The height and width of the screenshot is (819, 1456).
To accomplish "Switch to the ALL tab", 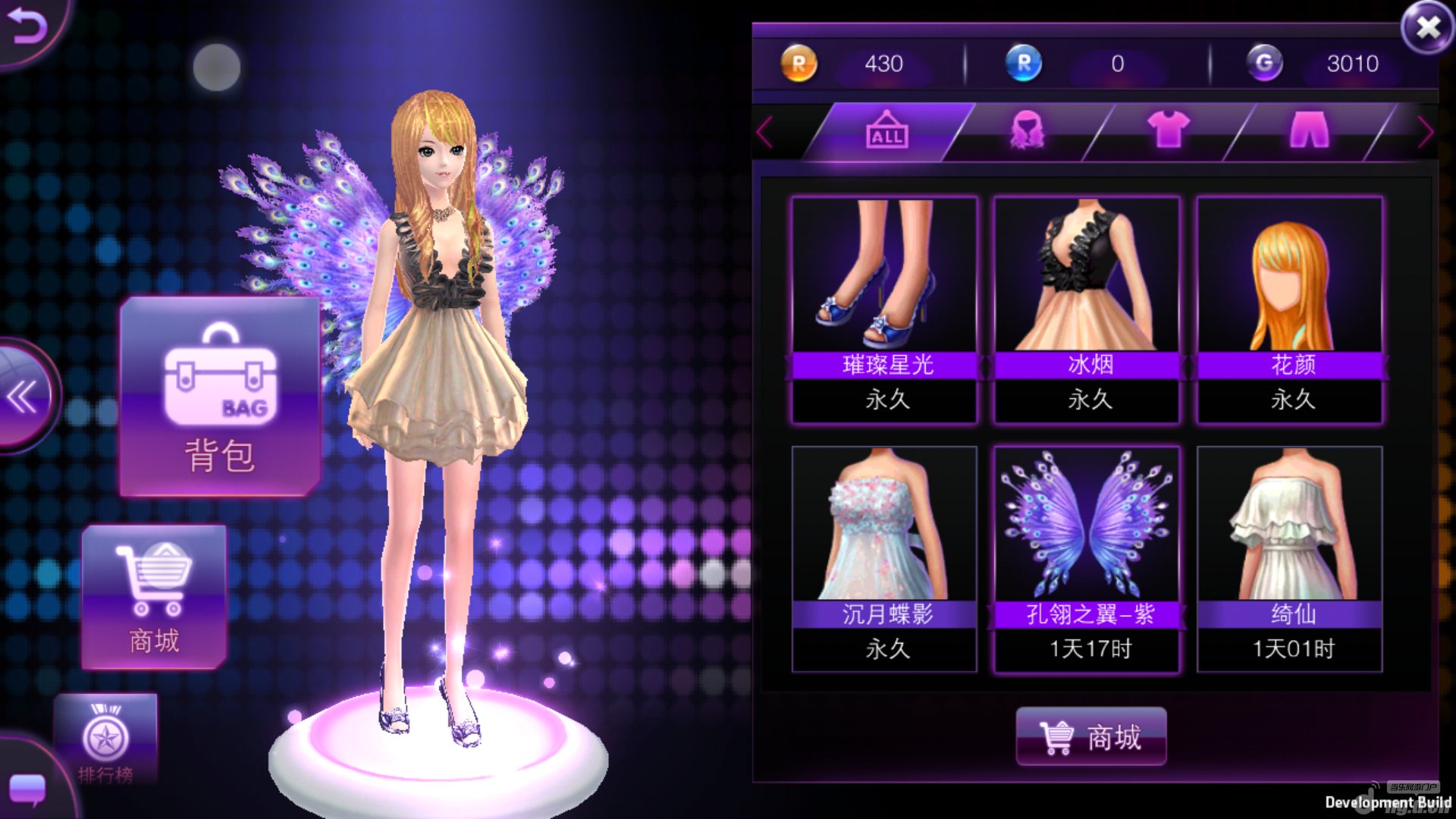I will [x=886, y=130].
